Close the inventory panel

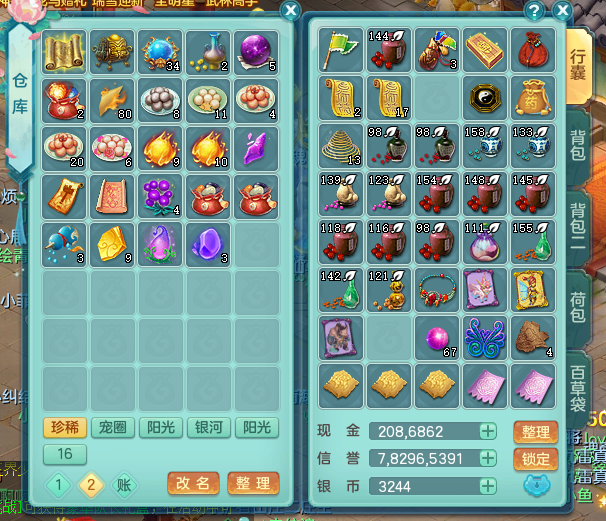563,11
